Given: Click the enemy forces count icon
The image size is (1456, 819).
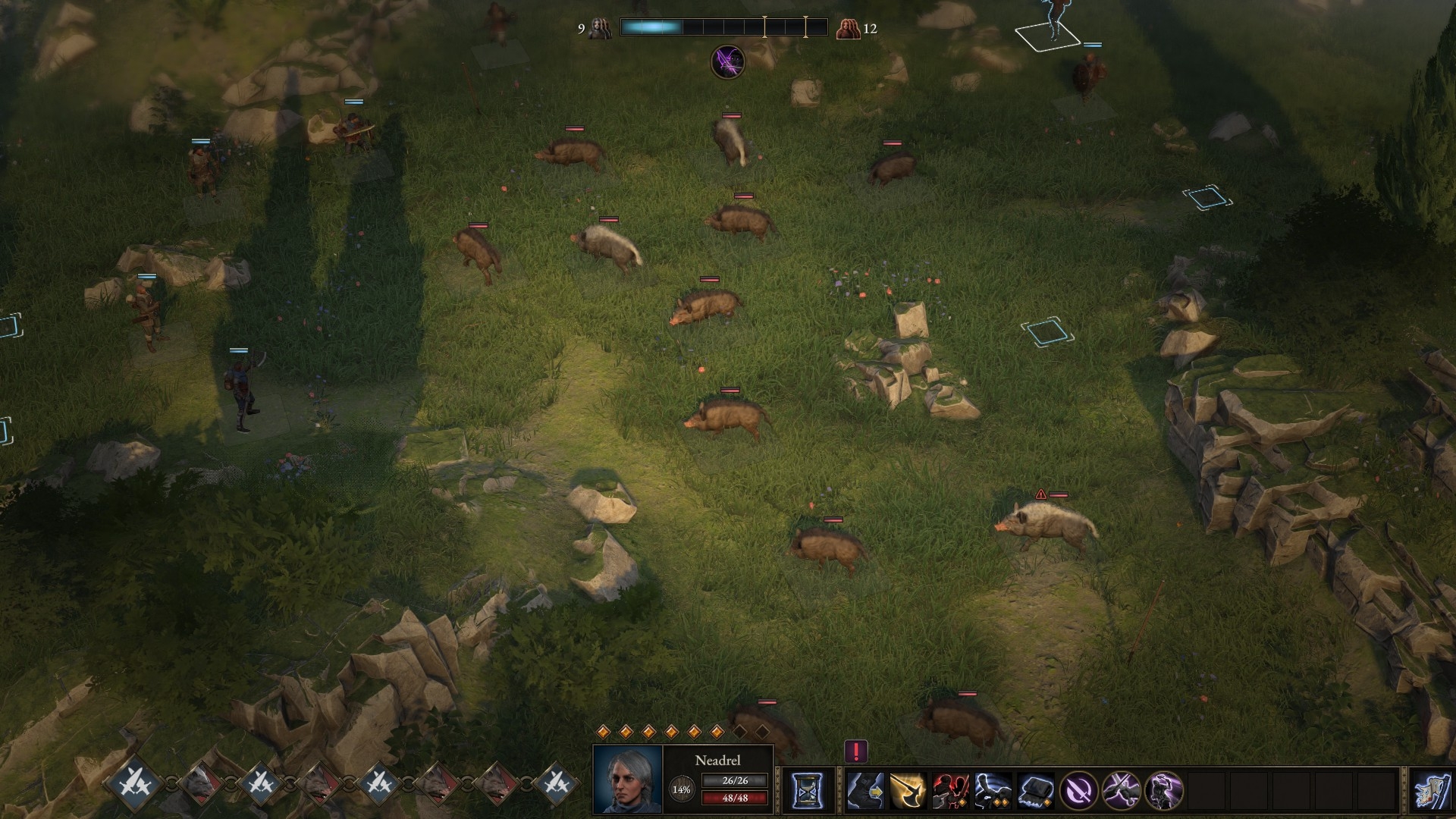Looking at the screenshot, I should coord(847,29).
